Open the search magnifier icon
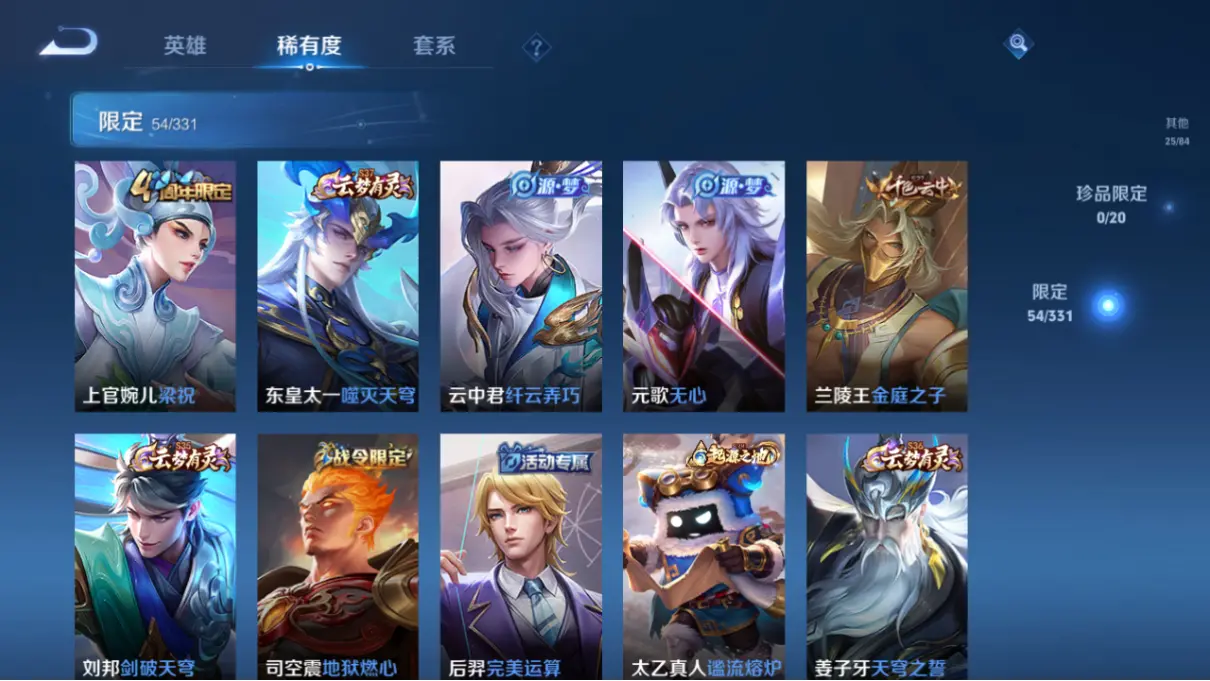Image resolution: width=1210 pixels, height=681 pixels. point(1017,44)
